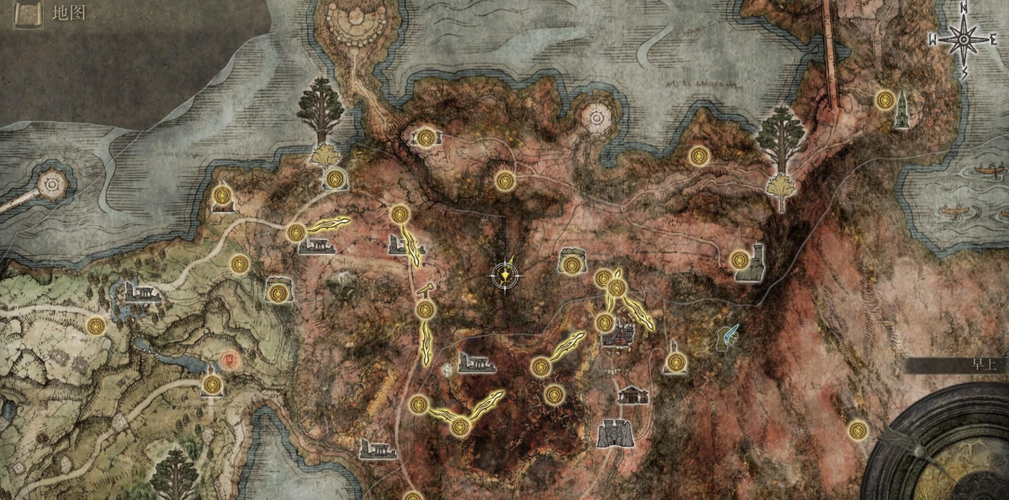Pick the grace directly beneath the golden minor Erdtree

click(x=336, y=179)
